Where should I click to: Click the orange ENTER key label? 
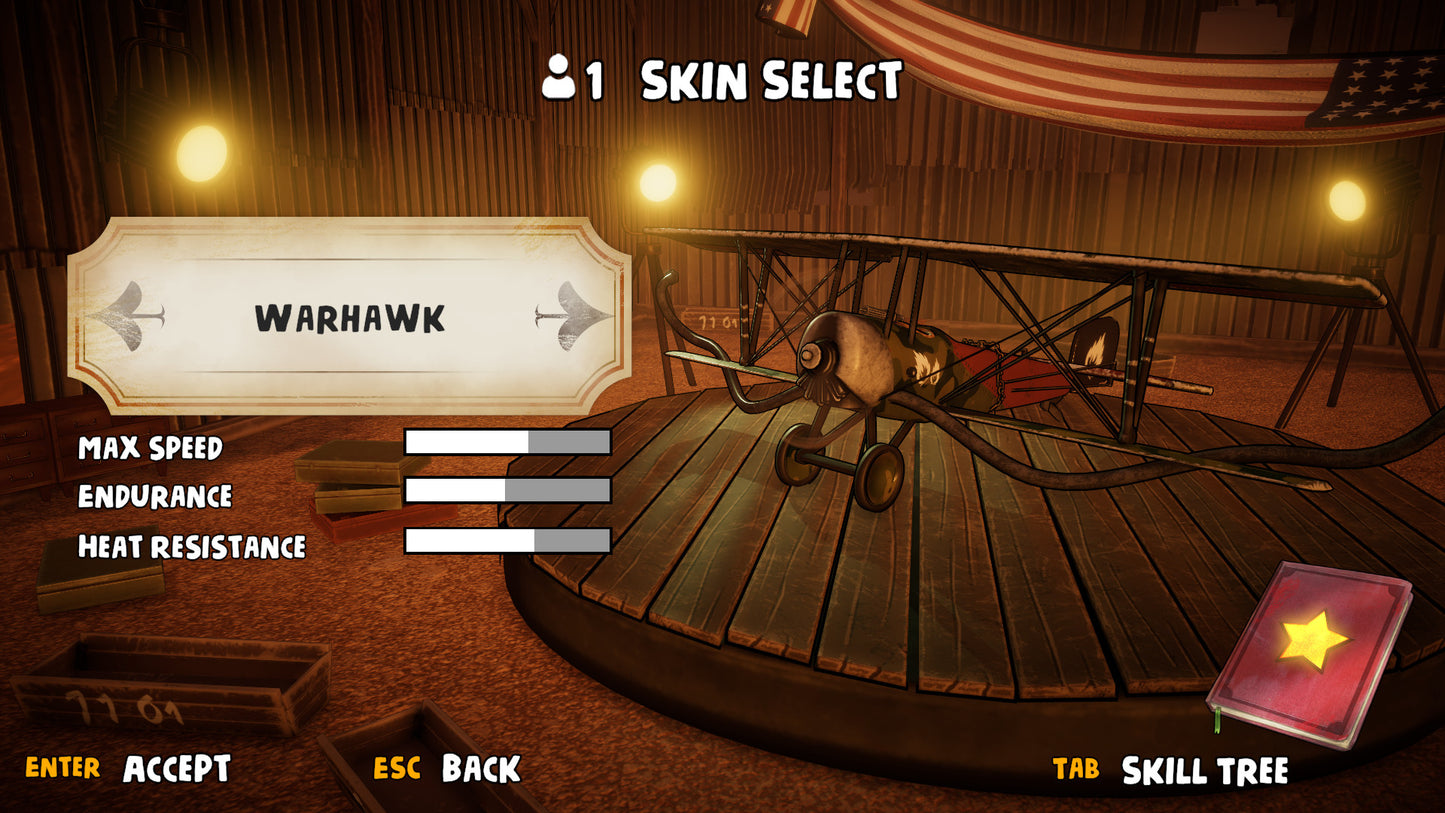pyautogui.click(x=62, y=769)
